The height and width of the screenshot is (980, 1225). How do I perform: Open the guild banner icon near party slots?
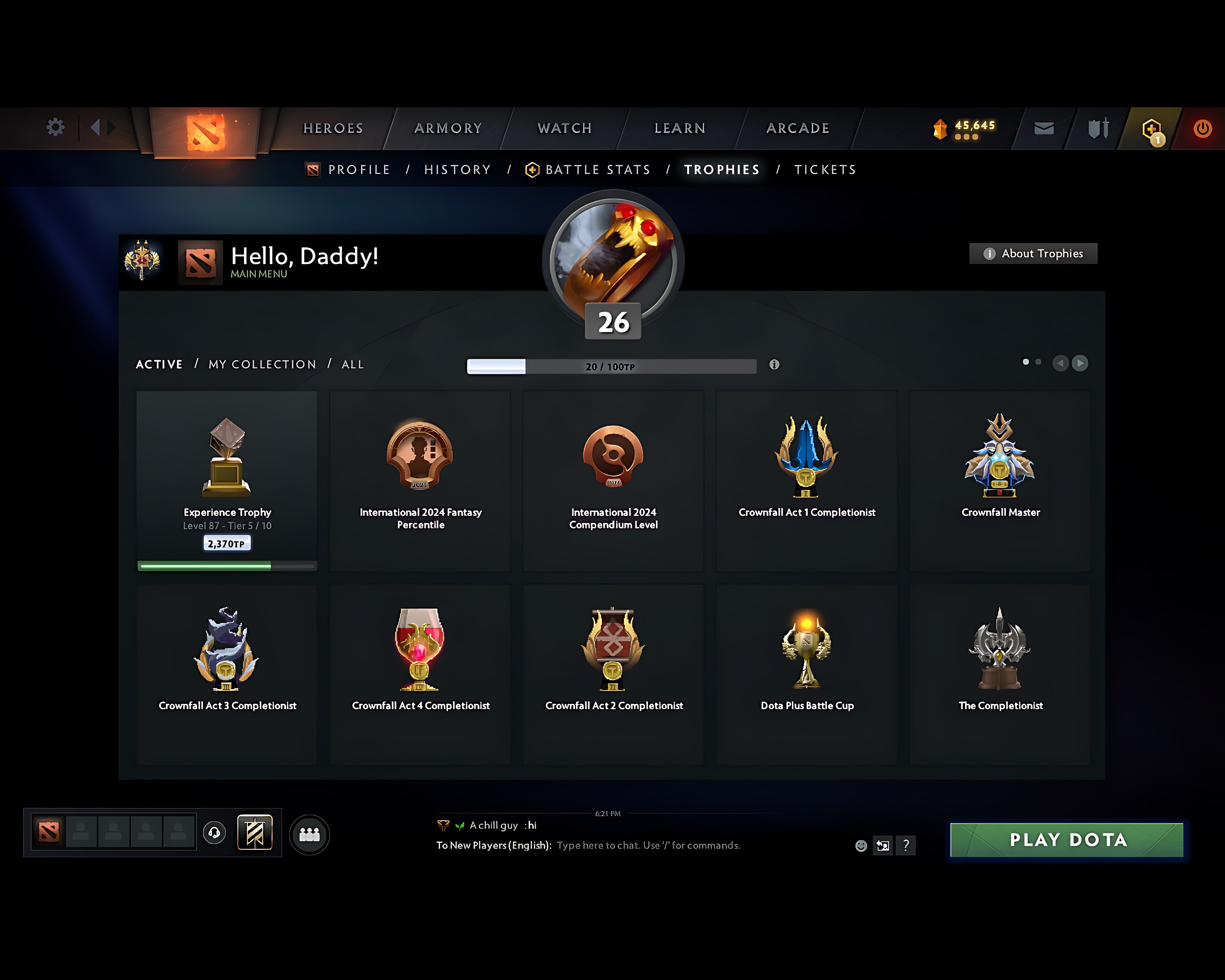pos(255,832)
